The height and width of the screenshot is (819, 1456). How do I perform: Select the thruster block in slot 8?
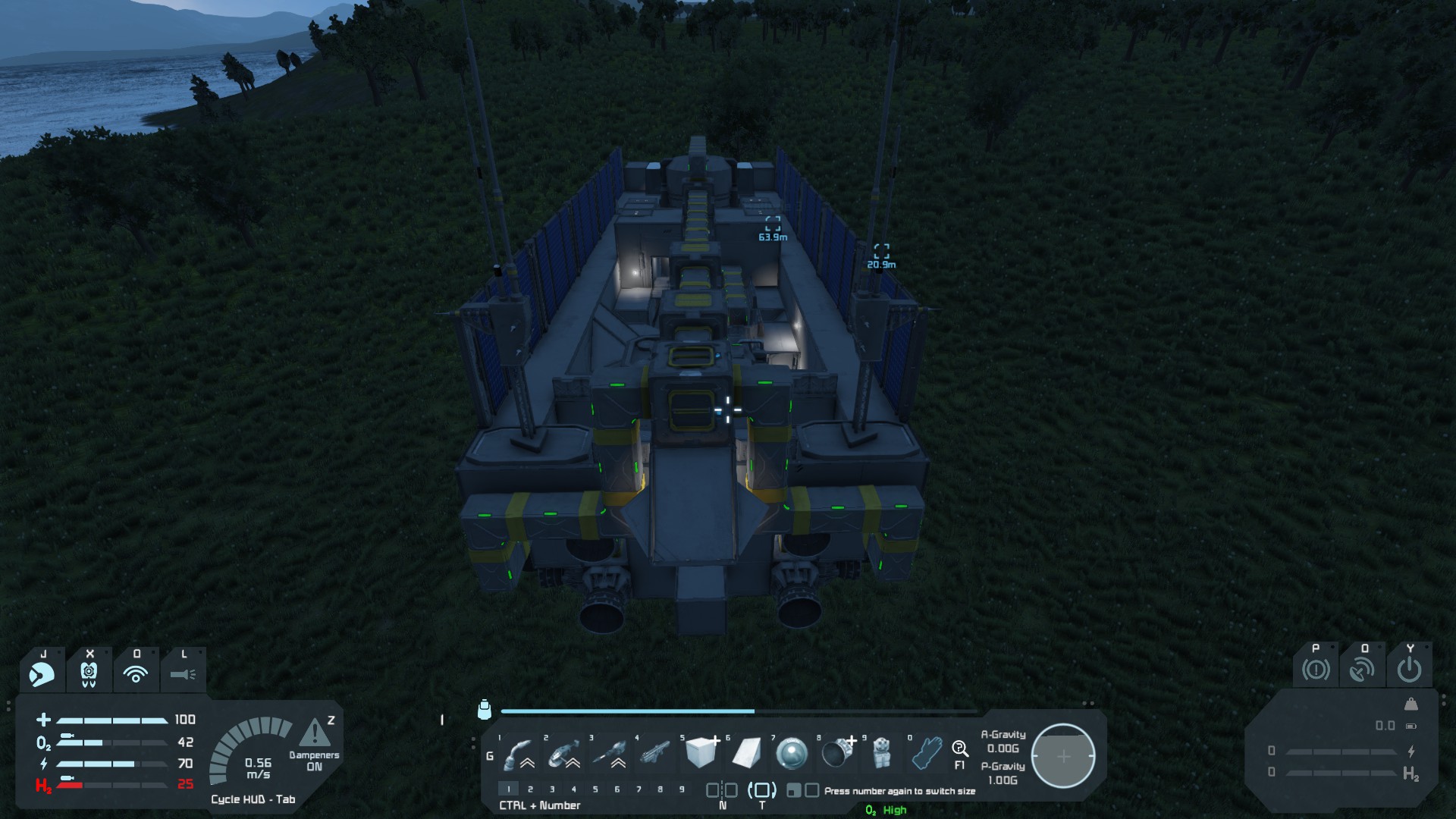(x=837, y=754)
